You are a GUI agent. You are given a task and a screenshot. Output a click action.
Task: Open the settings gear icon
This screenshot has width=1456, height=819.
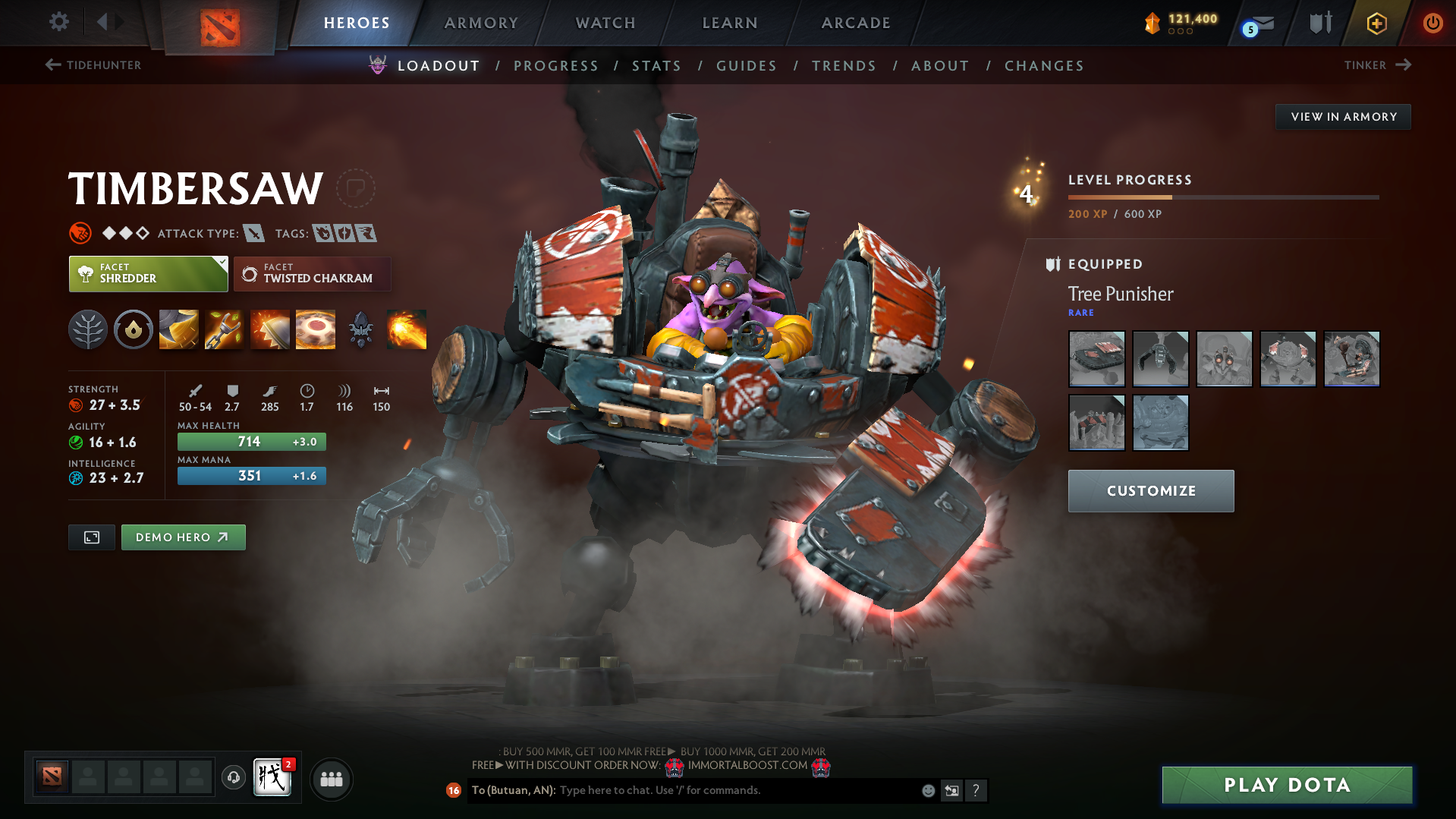click(x=58, y=22)
